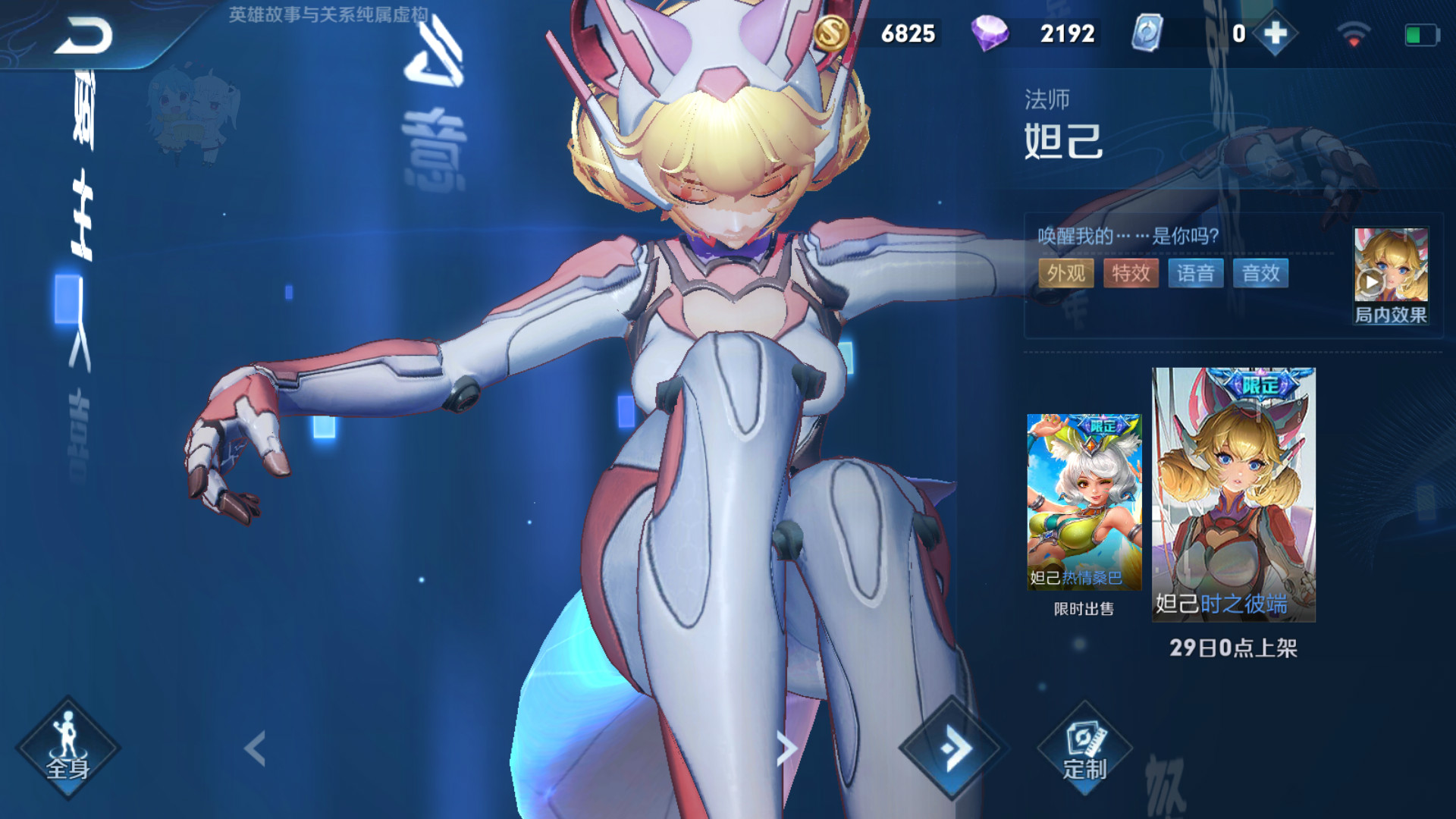1456x819 pixels.
Task: Choose the 语音 voice tag
Action: click(x=1196, y=273)
